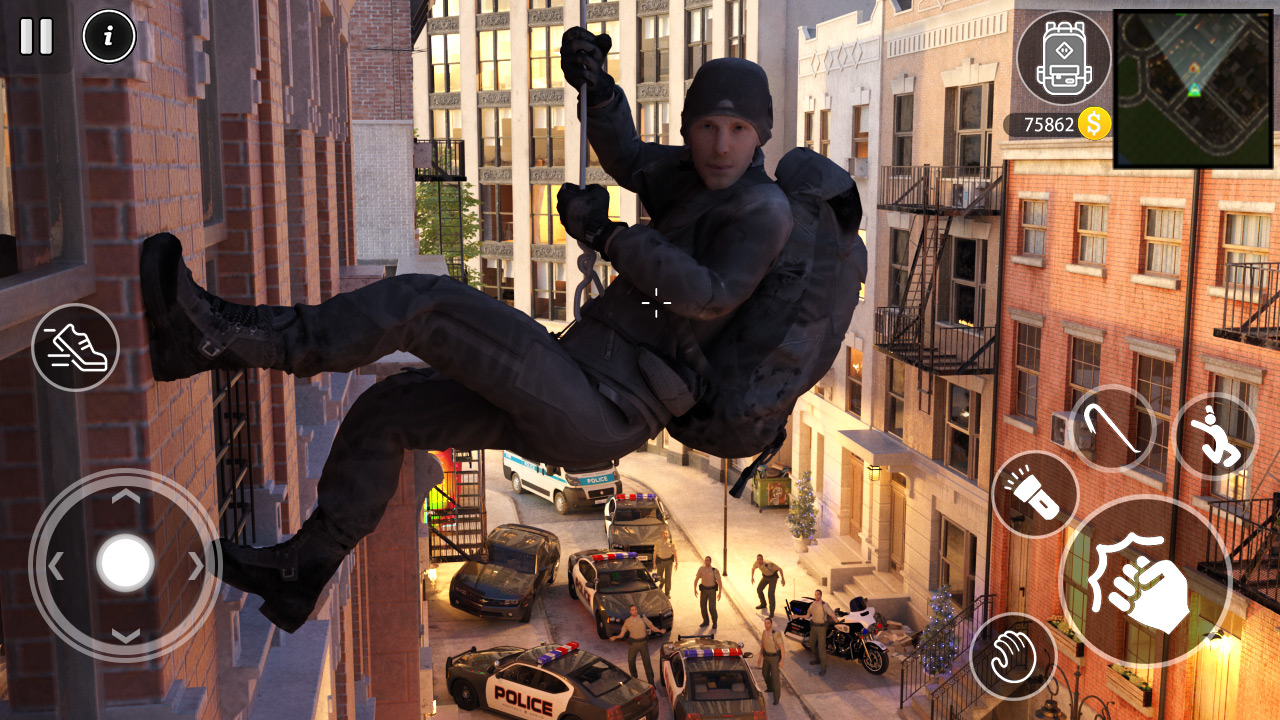Tap the joystick down arrow

[128, 637]
